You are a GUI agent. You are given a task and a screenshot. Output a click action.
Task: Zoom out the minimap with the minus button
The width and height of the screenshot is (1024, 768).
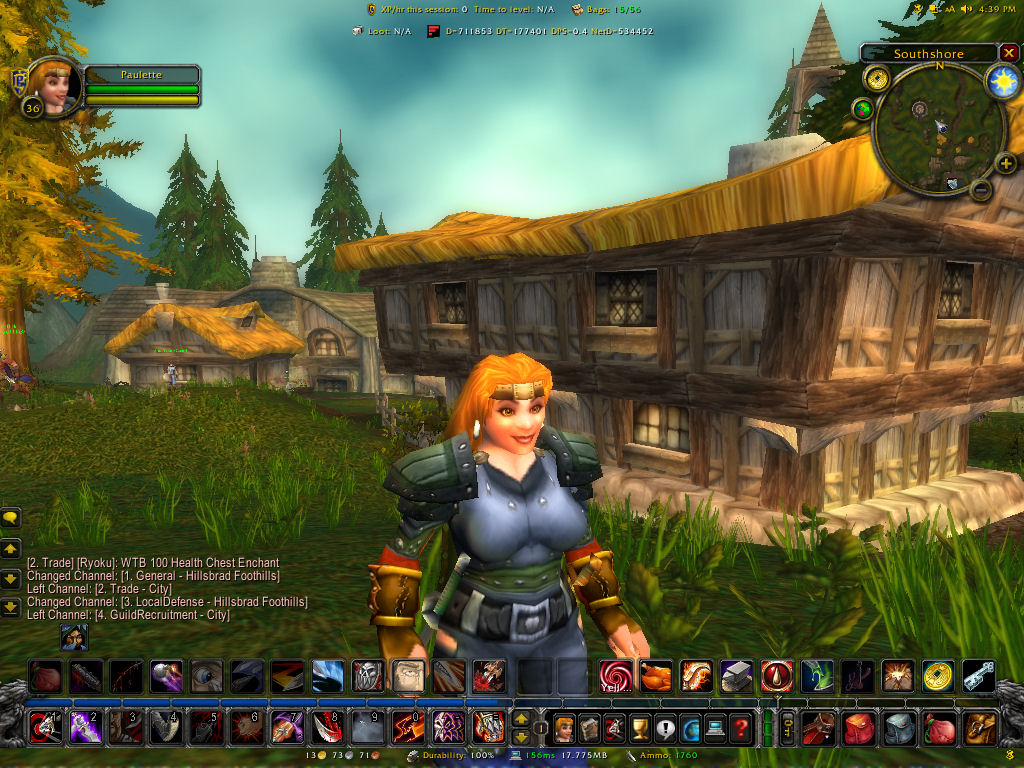click(981, 189)
